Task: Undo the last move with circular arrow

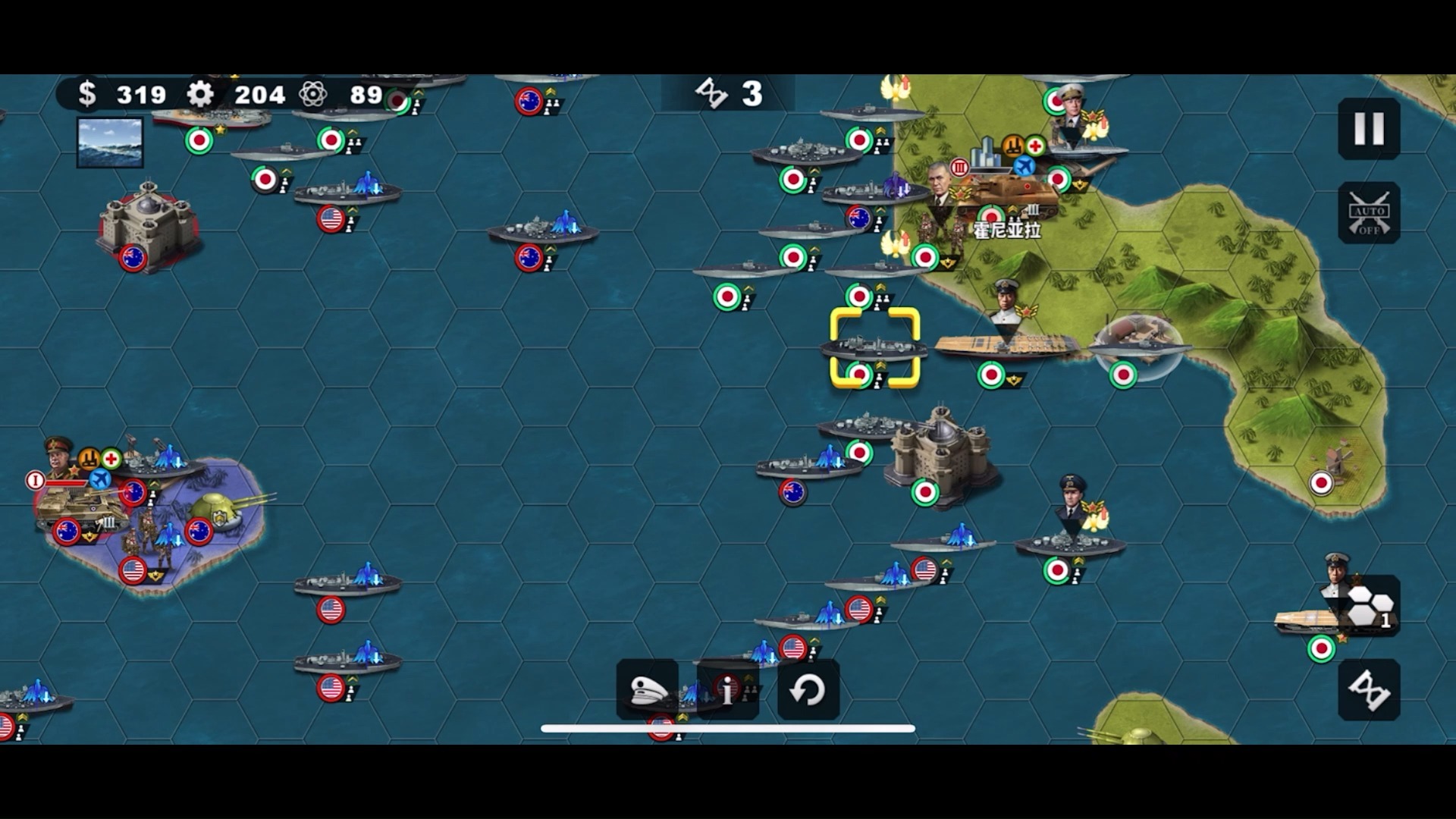Action: [808, 690]
